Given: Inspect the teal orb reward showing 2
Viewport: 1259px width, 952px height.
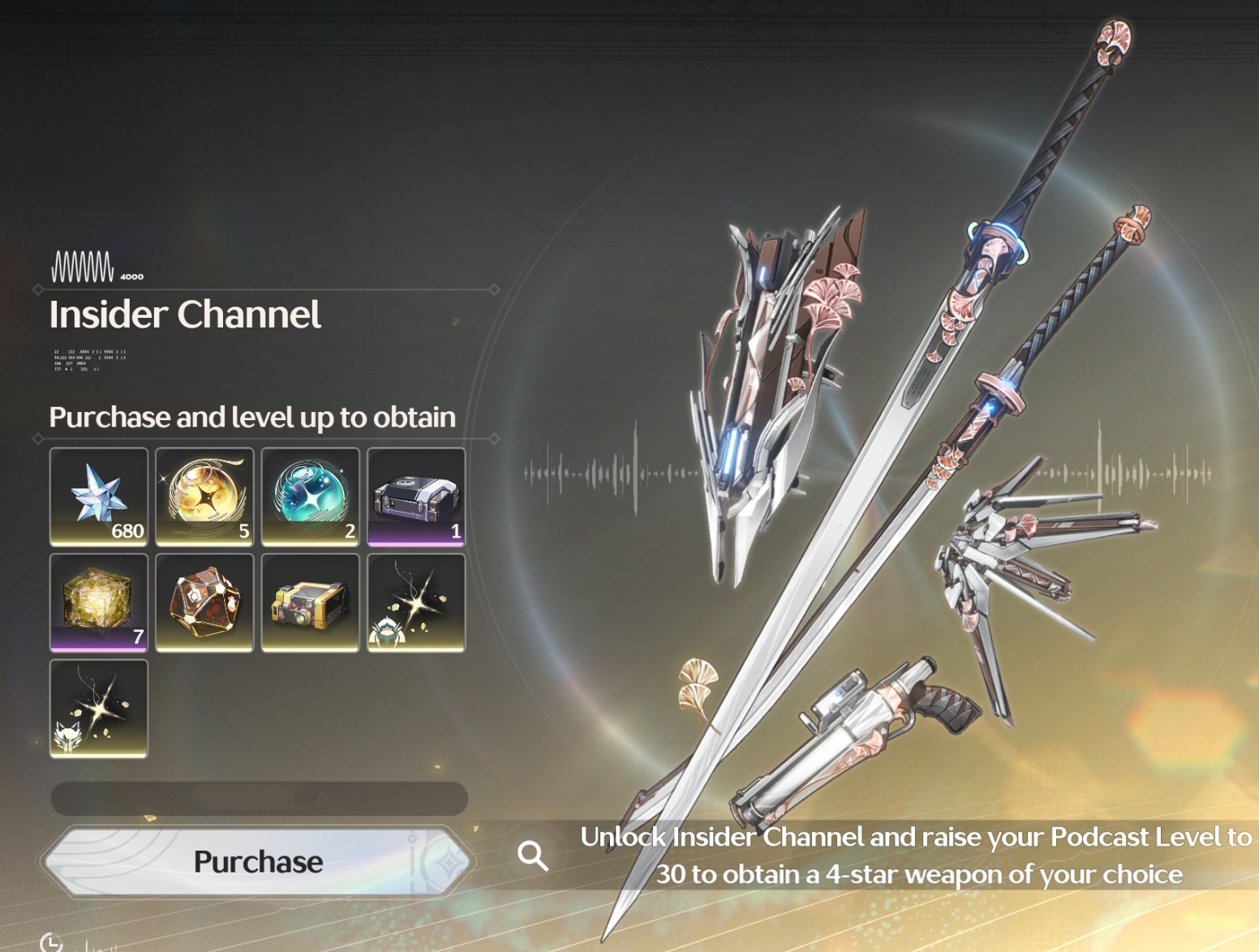Looking at the screenshot, I should [x=311, y=496].
